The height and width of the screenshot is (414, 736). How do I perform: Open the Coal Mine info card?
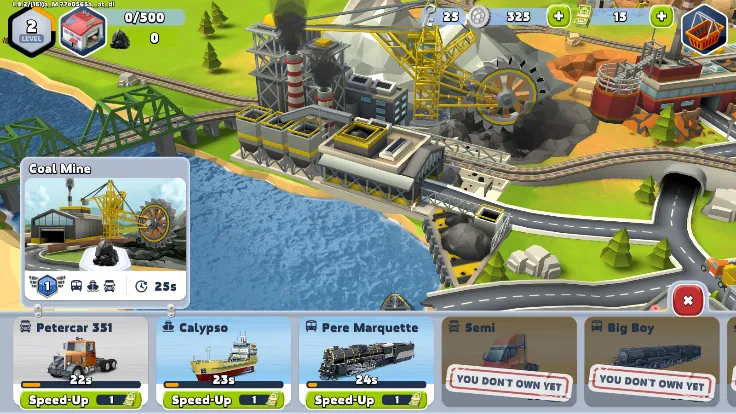[105, 232]
